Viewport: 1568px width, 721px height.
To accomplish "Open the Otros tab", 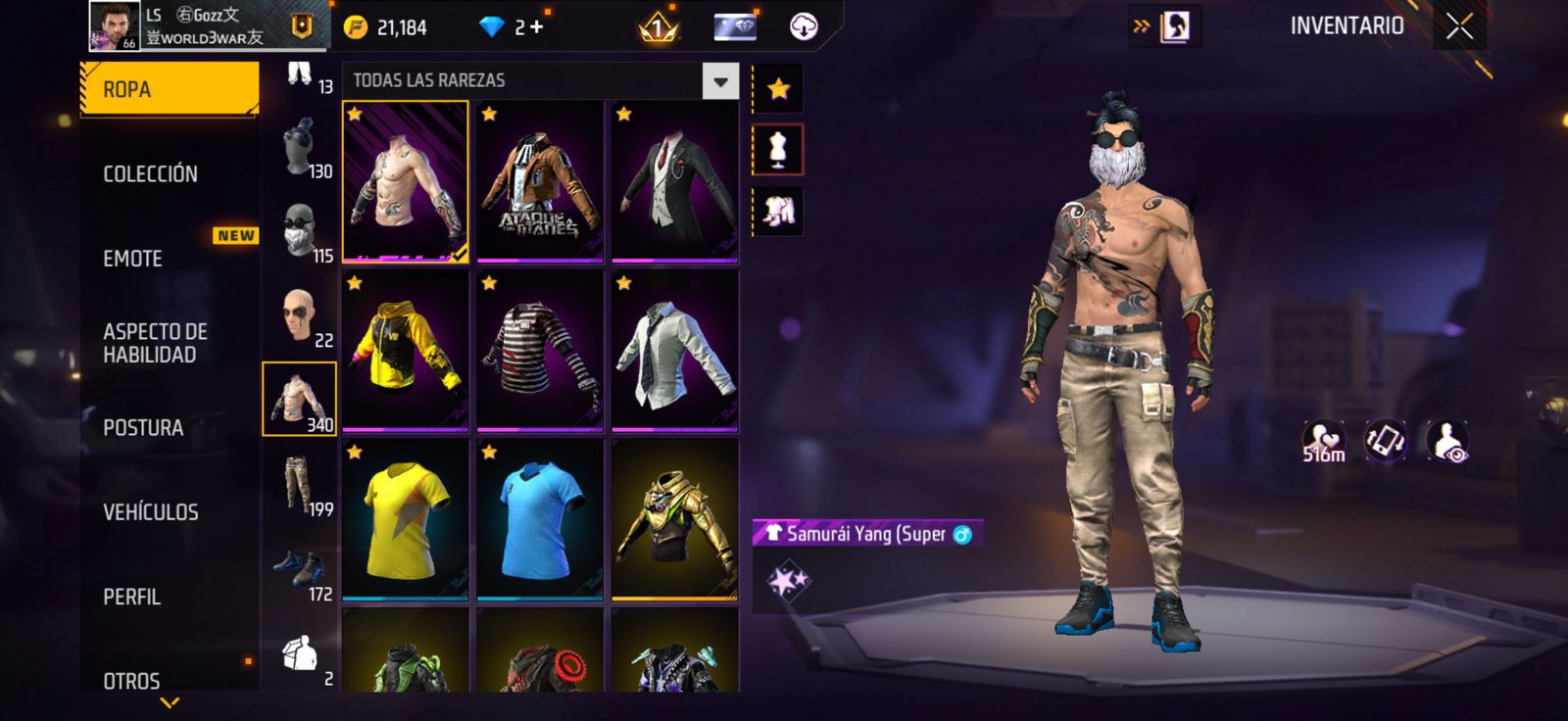I will coord(131,680).
